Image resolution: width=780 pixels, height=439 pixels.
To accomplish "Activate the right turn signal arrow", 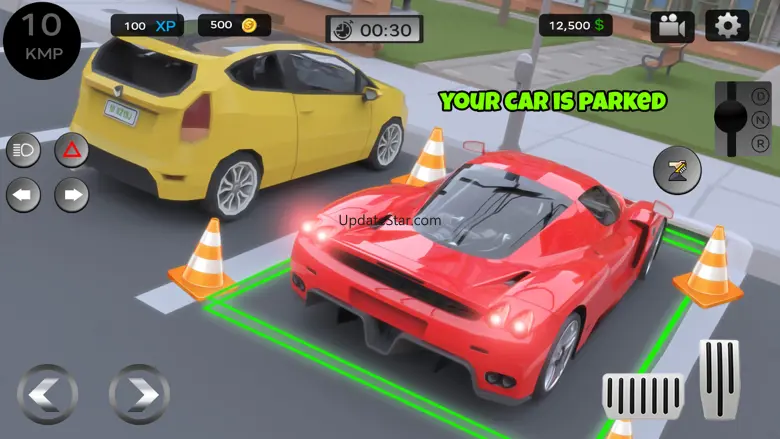I will 72,194.
